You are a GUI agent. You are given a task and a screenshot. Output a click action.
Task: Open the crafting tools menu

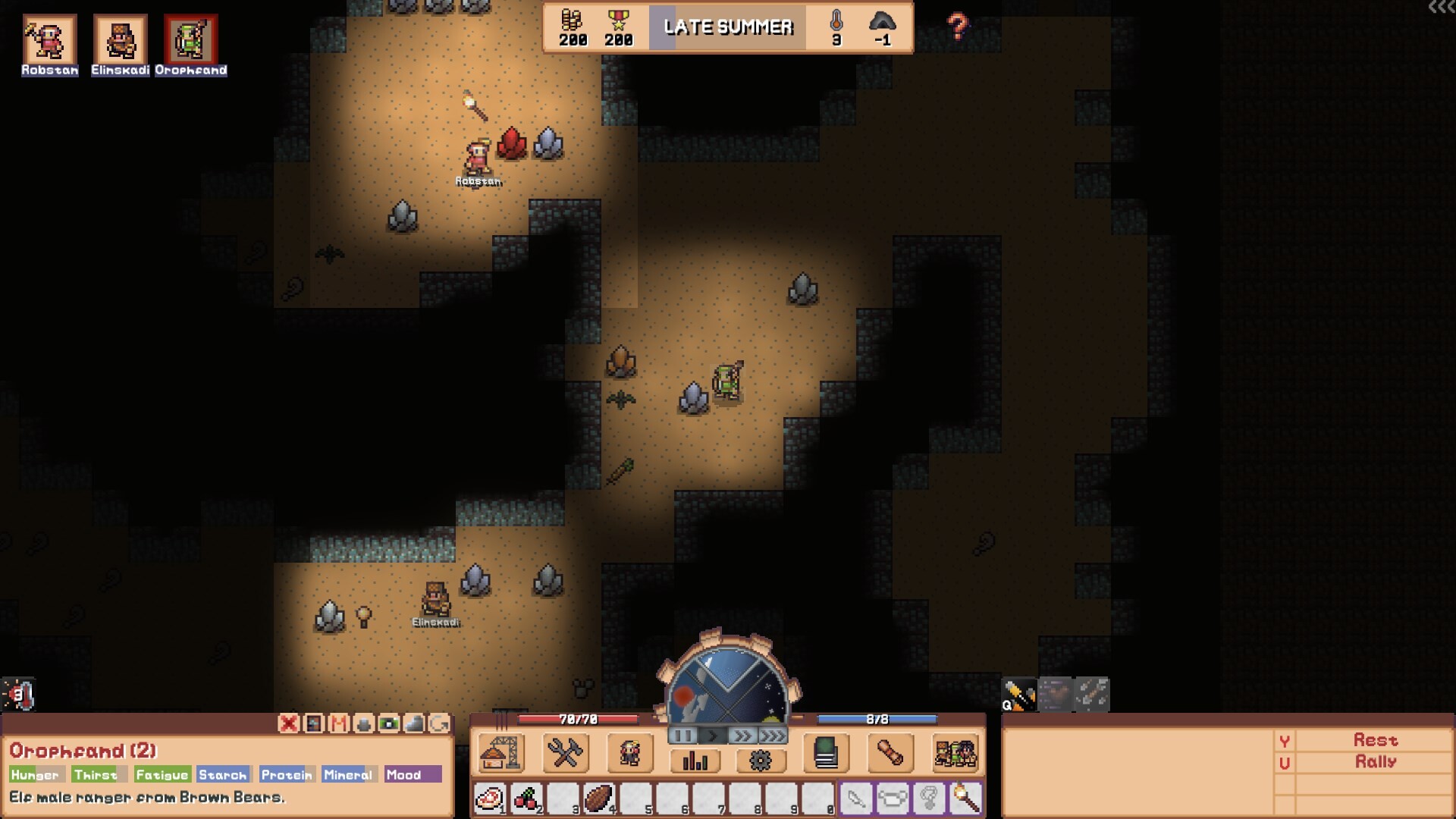[564, 754]
